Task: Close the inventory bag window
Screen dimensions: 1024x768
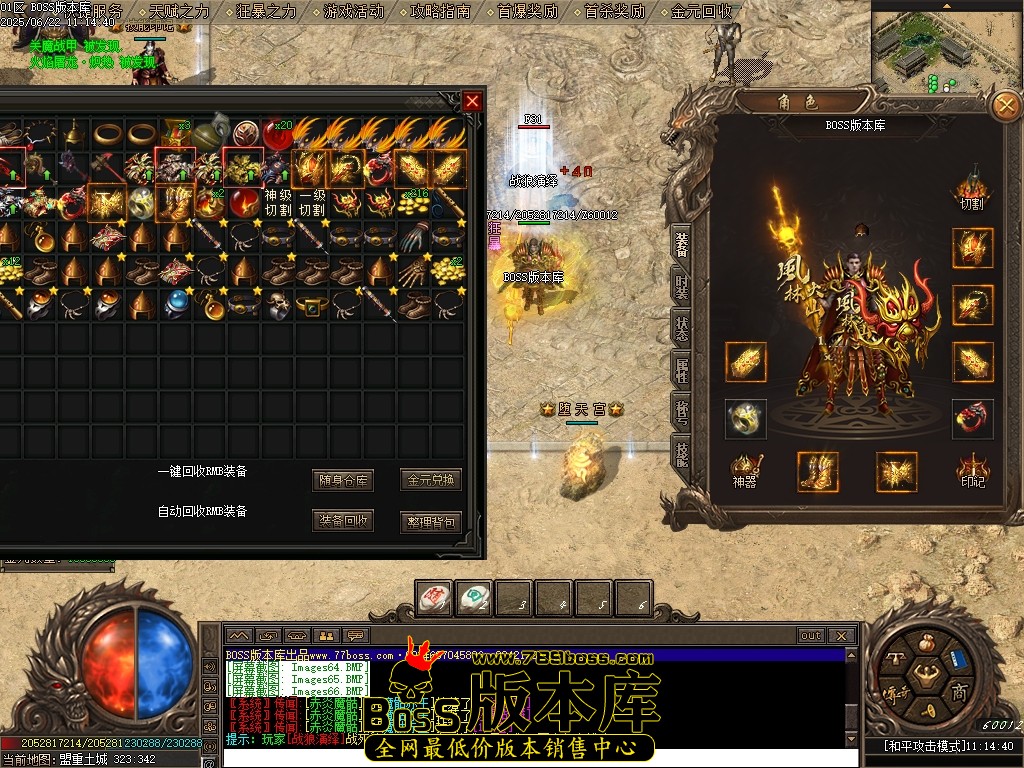Action: pyautogui.click(x=473, y=101)
